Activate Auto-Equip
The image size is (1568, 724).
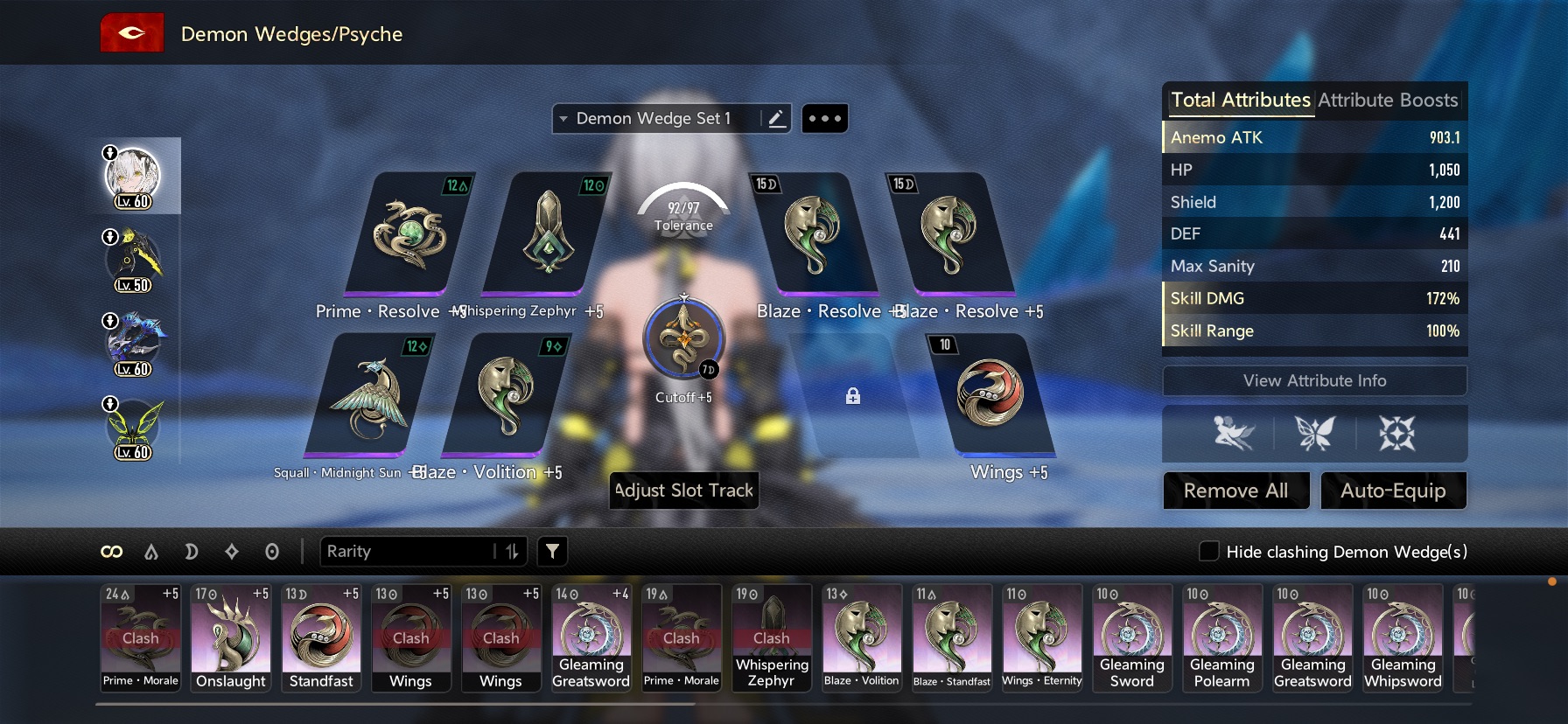[x=1393, y=491]
